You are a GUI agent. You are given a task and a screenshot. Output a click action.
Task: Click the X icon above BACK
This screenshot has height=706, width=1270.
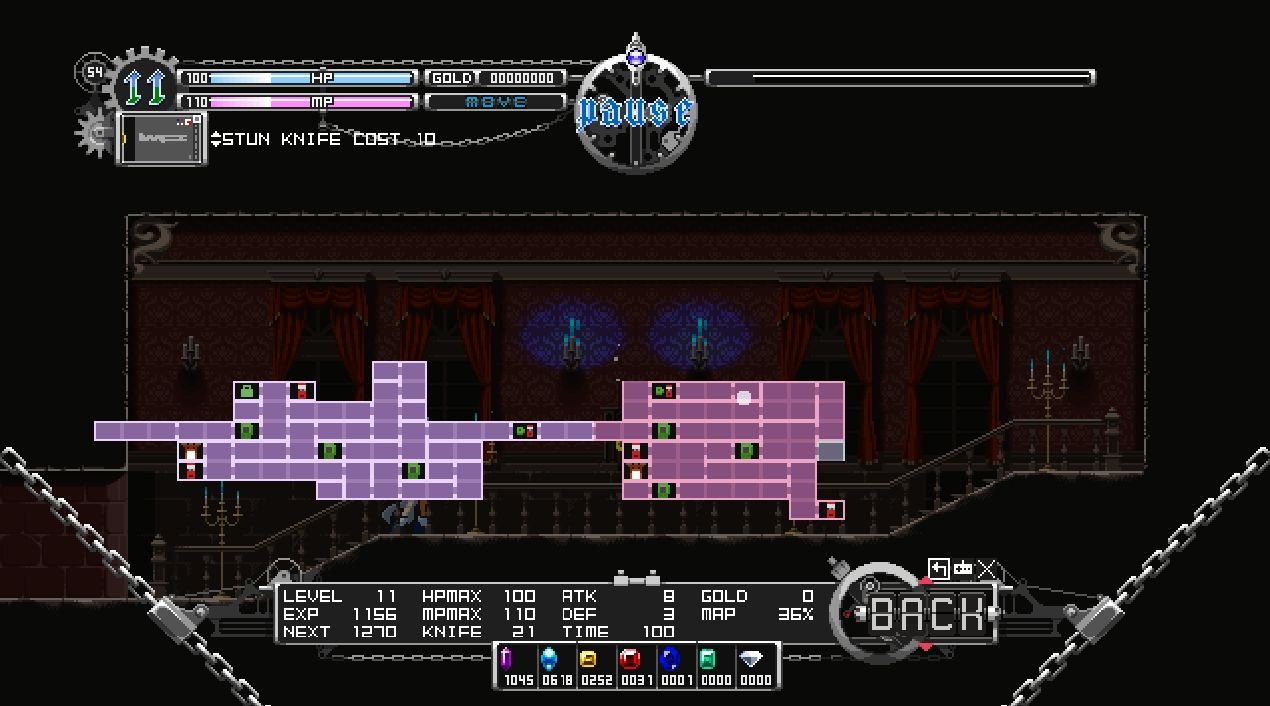[987, 569]
